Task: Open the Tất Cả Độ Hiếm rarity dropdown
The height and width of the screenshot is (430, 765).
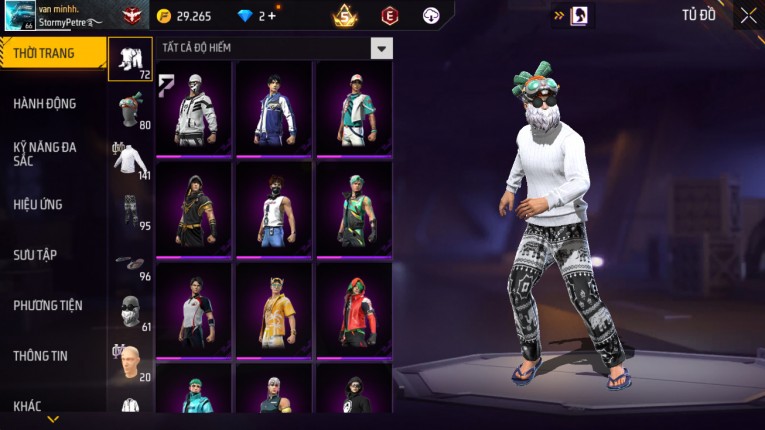Action: (380, 48)
